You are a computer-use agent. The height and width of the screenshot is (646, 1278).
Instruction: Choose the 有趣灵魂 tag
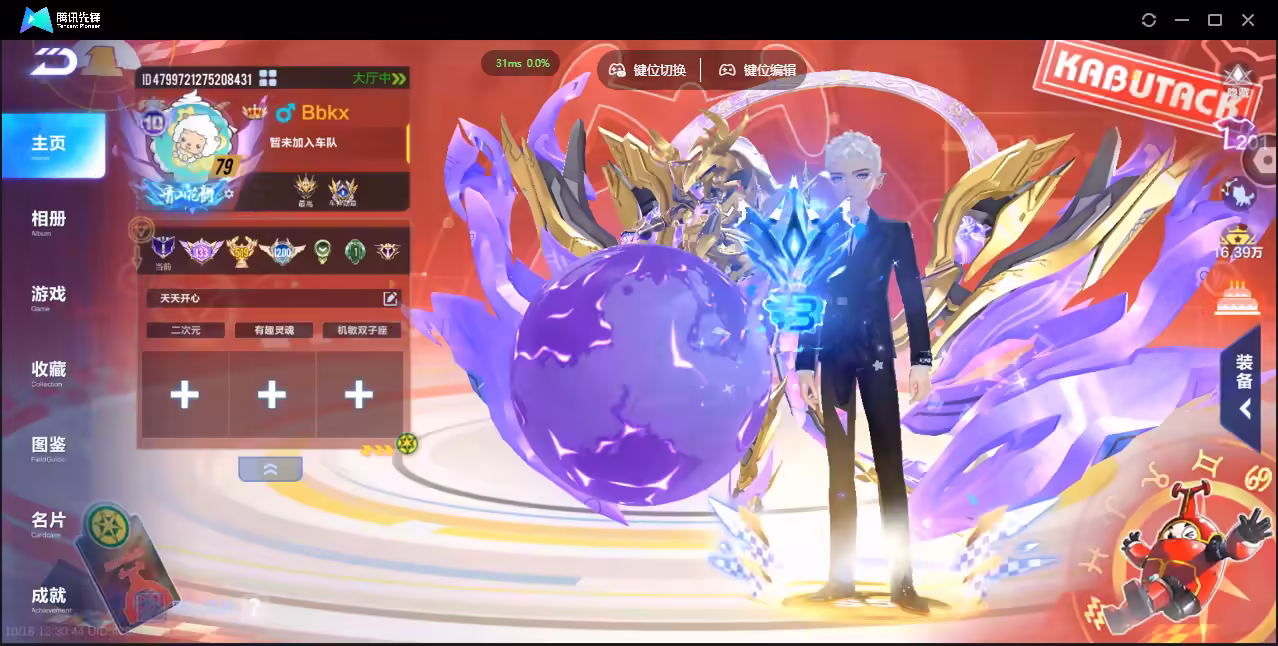tap(273, 330)
